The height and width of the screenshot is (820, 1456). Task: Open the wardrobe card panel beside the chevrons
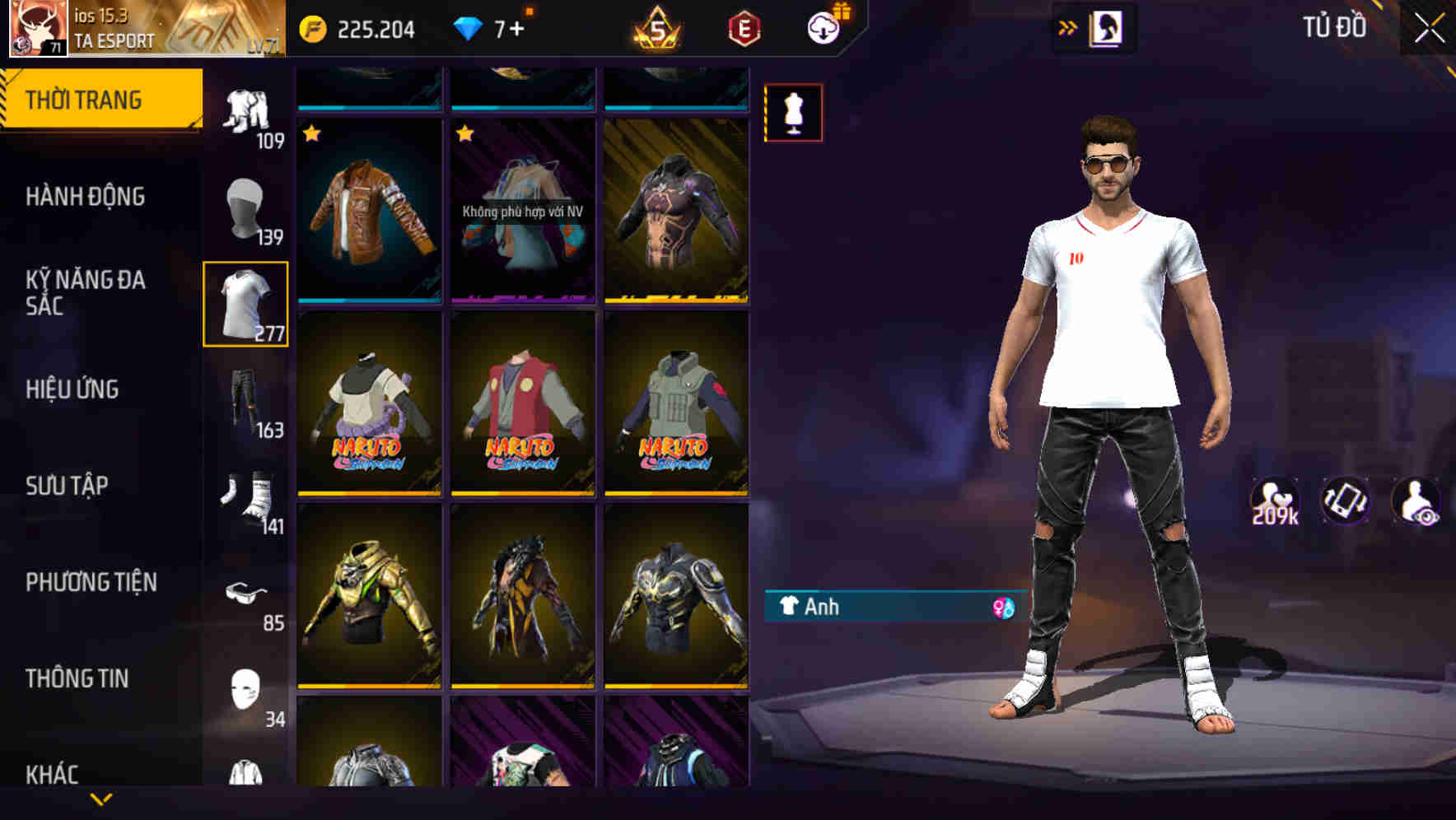pyautogui.click(x=1108, y=28)
